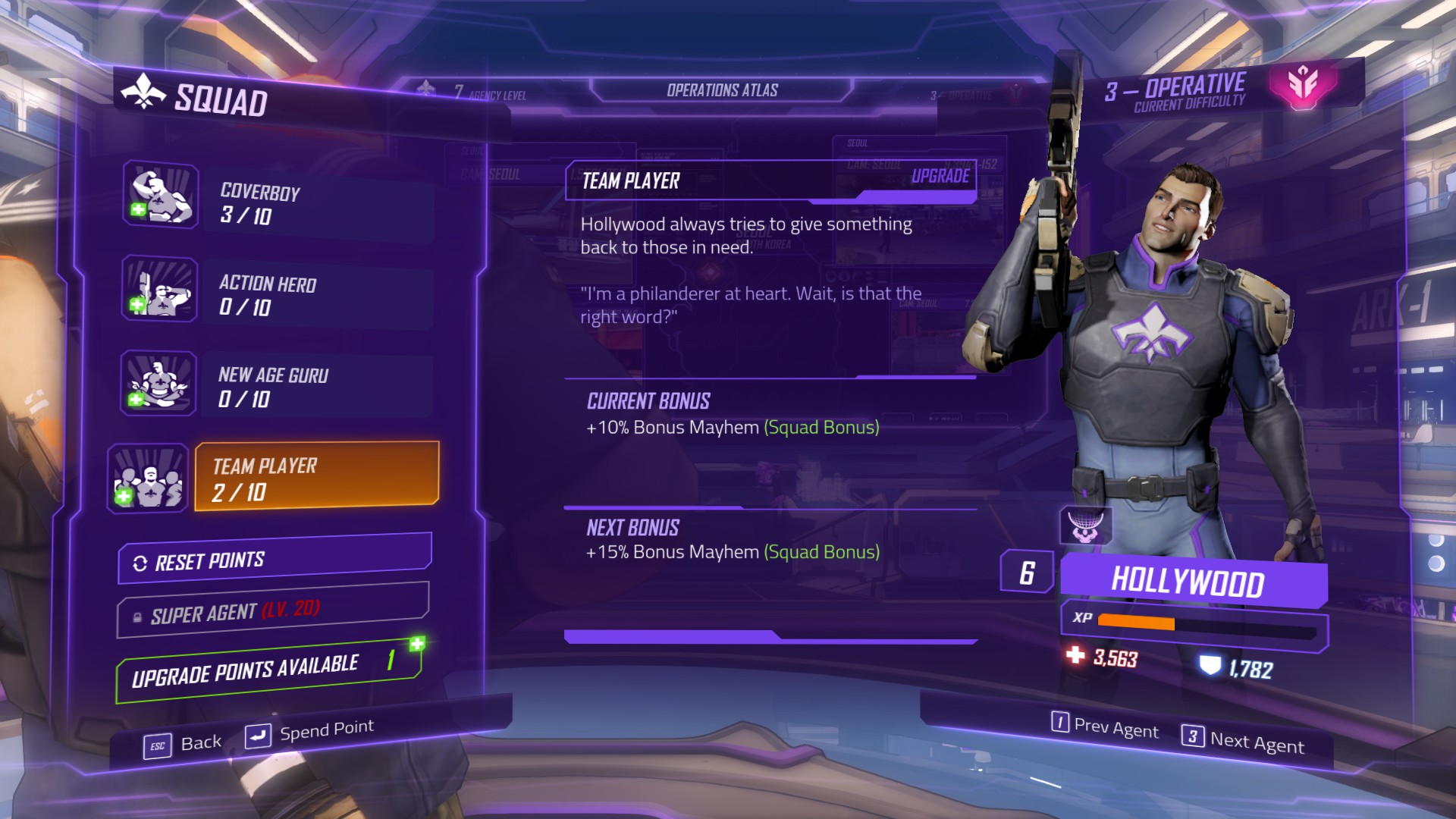Screen dimensions: 1456x819
Task: Open the Upgrade tab in the details panel
Action: pos(940,177)
